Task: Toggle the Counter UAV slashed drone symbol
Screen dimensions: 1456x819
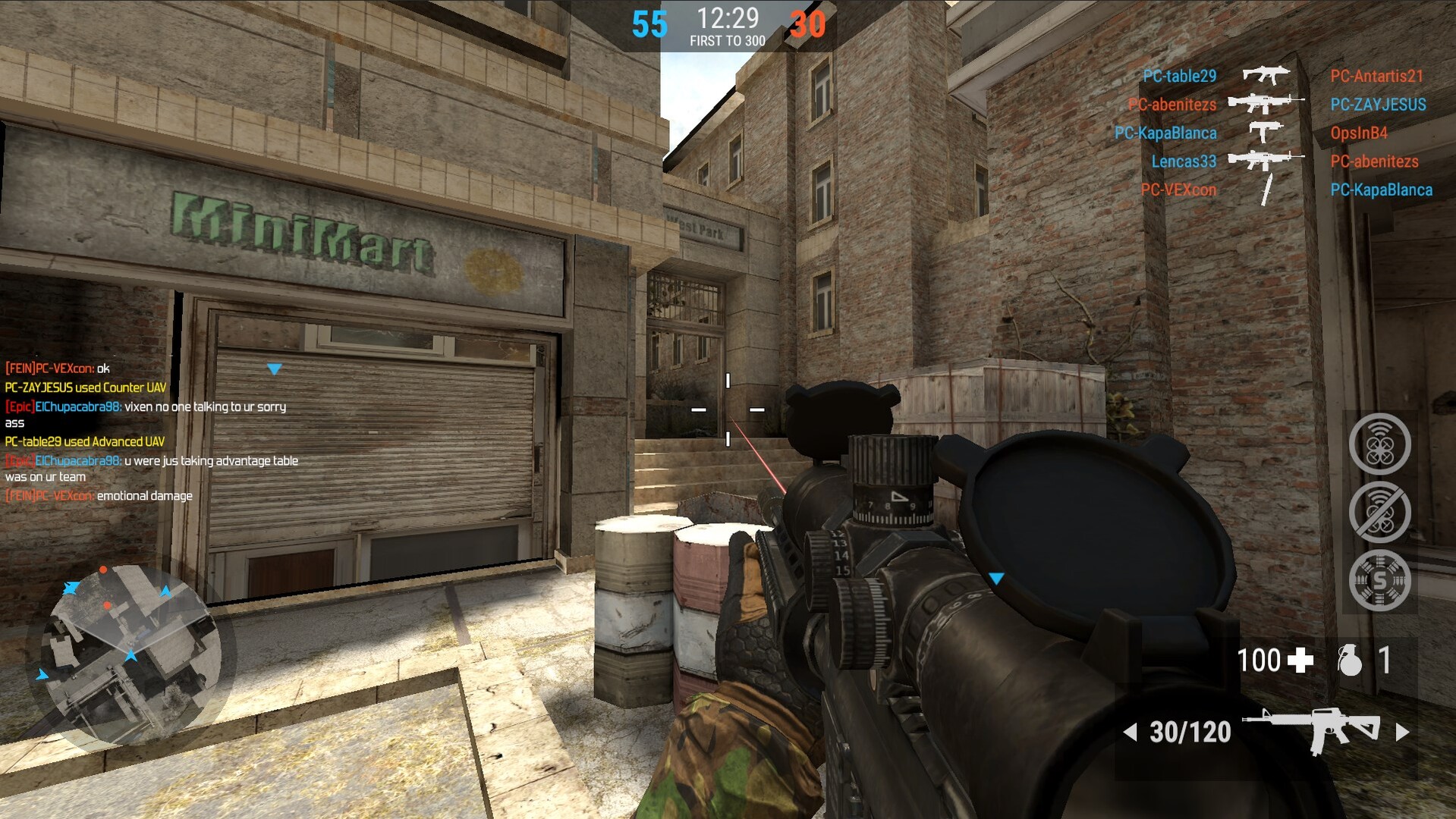Action: point(1379,512)
